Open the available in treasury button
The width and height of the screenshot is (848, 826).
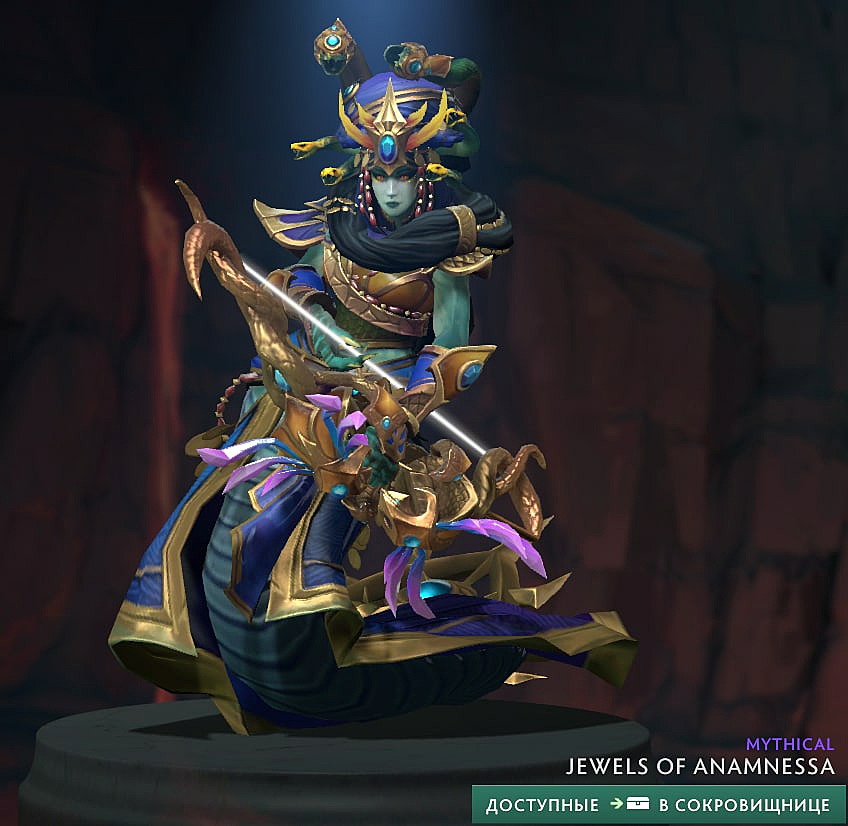pos(658,804)
